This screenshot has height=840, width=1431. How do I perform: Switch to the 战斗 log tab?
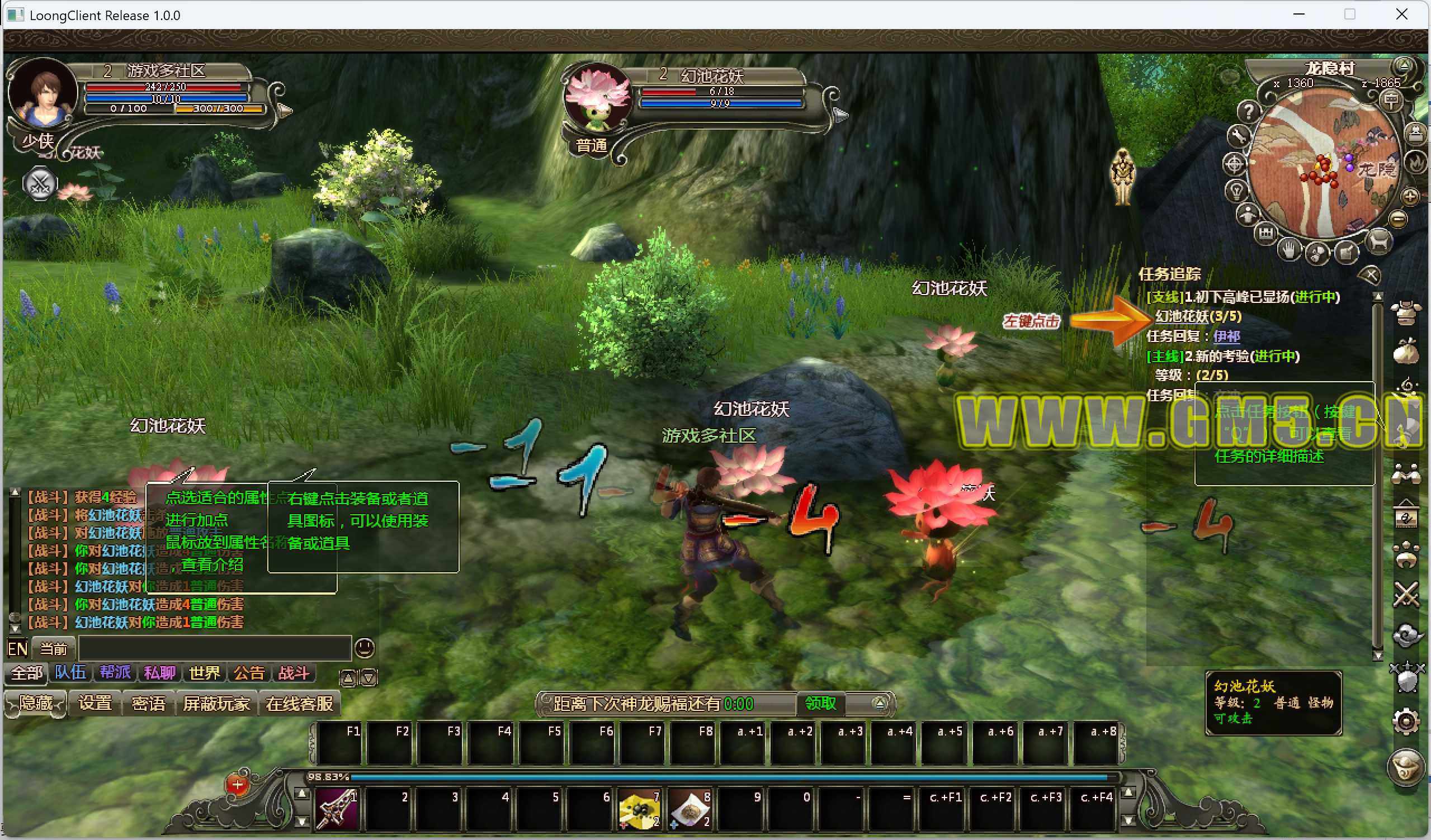(294, 673)
